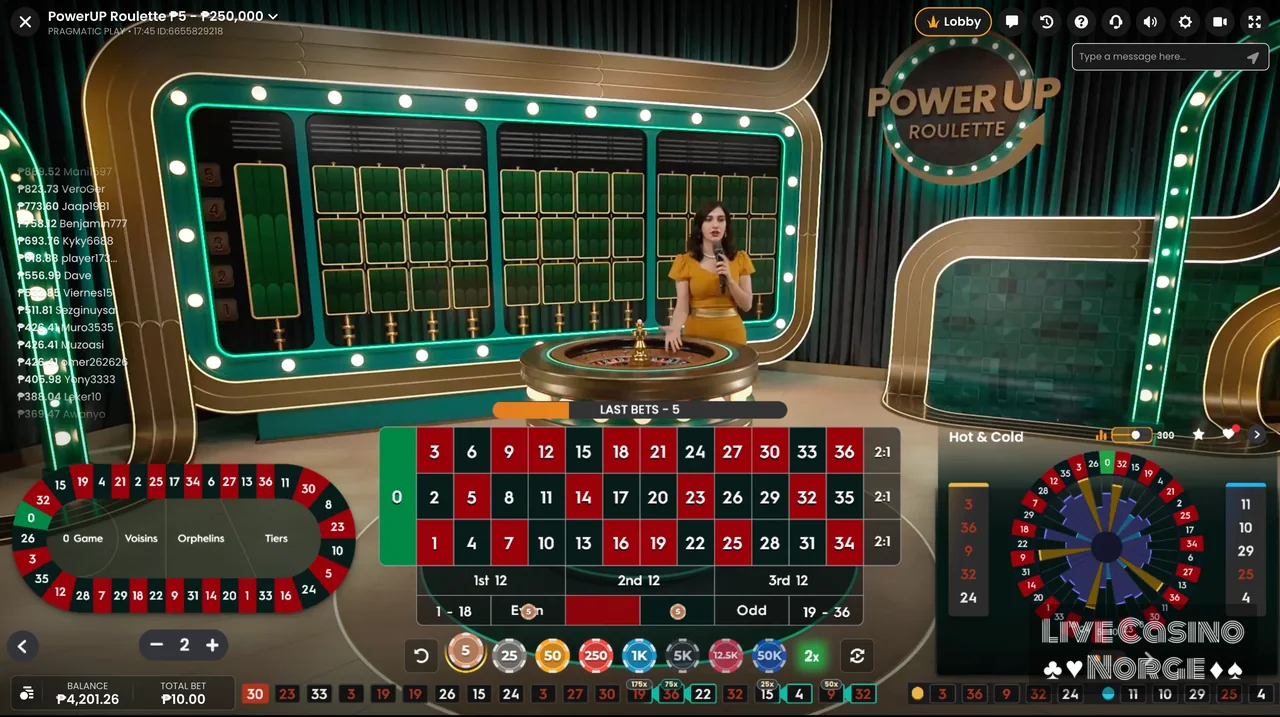
Task: Choose the 1K chip
Action: tap(639, 656)
